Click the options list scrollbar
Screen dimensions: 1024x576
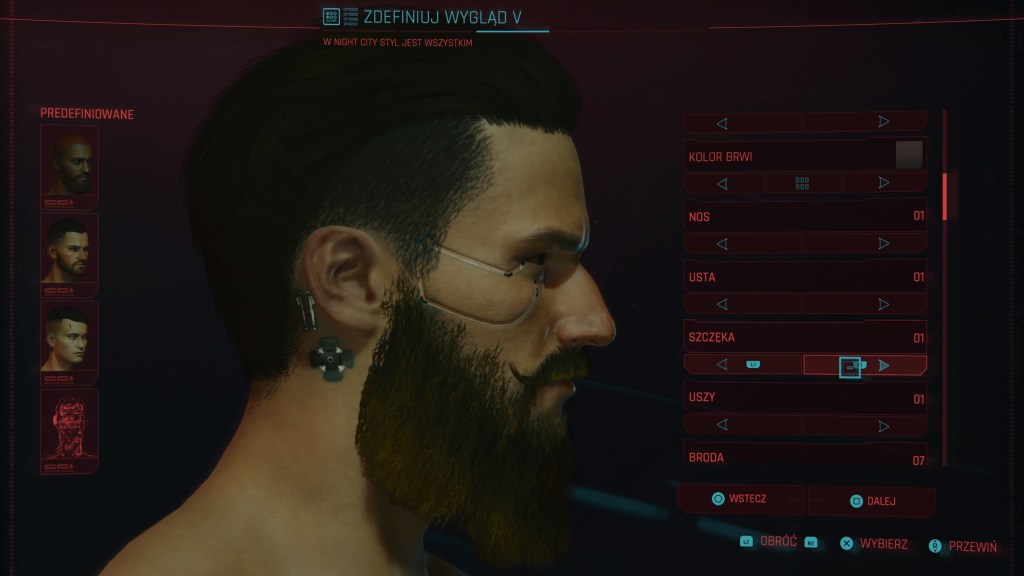coord(944,195)
